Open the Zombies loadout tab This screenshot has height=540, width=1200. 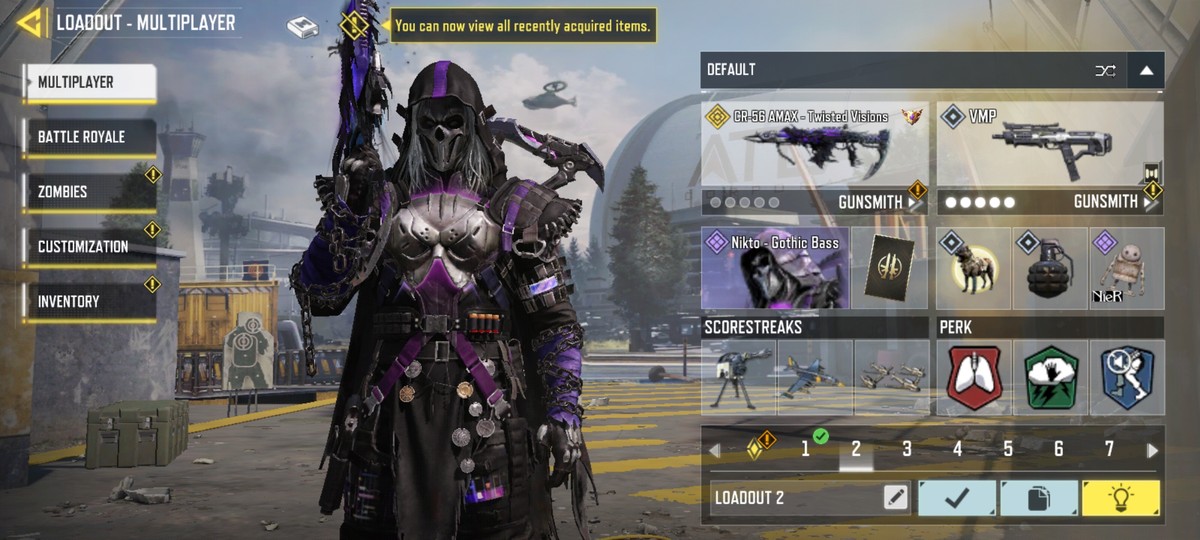coord(89,192)
